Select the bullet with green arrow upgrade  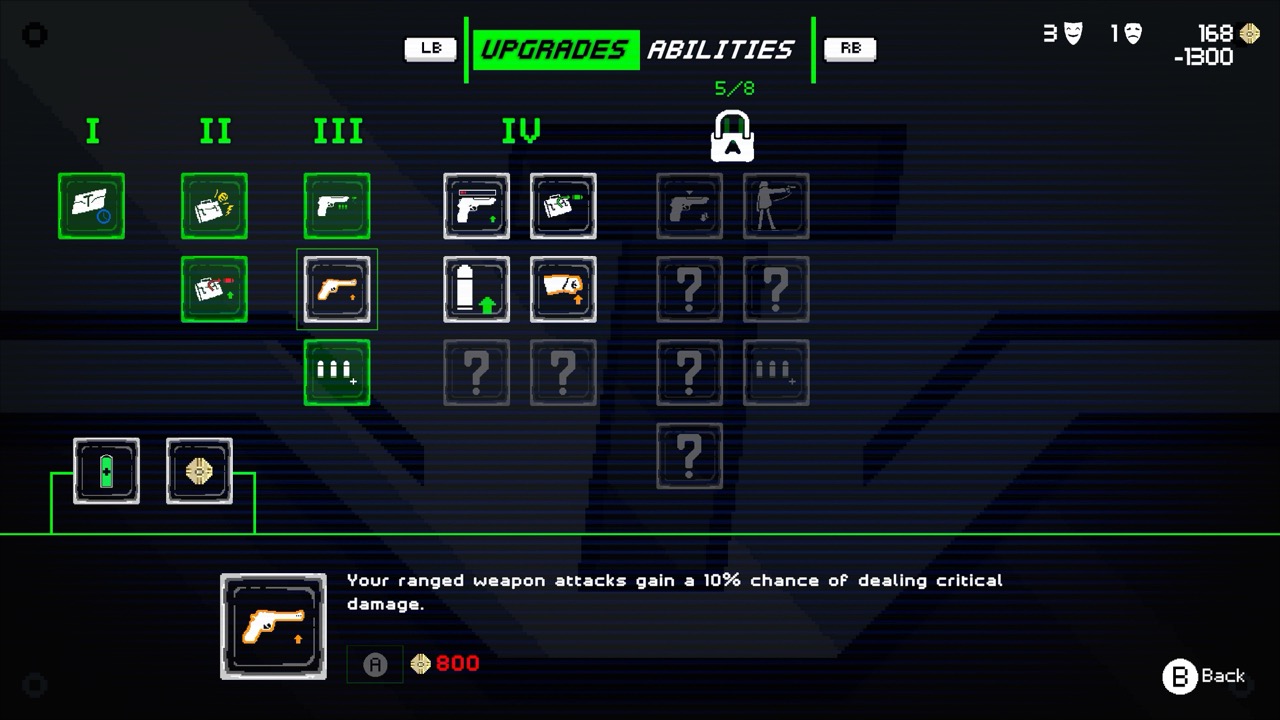[x=476, y=290]
